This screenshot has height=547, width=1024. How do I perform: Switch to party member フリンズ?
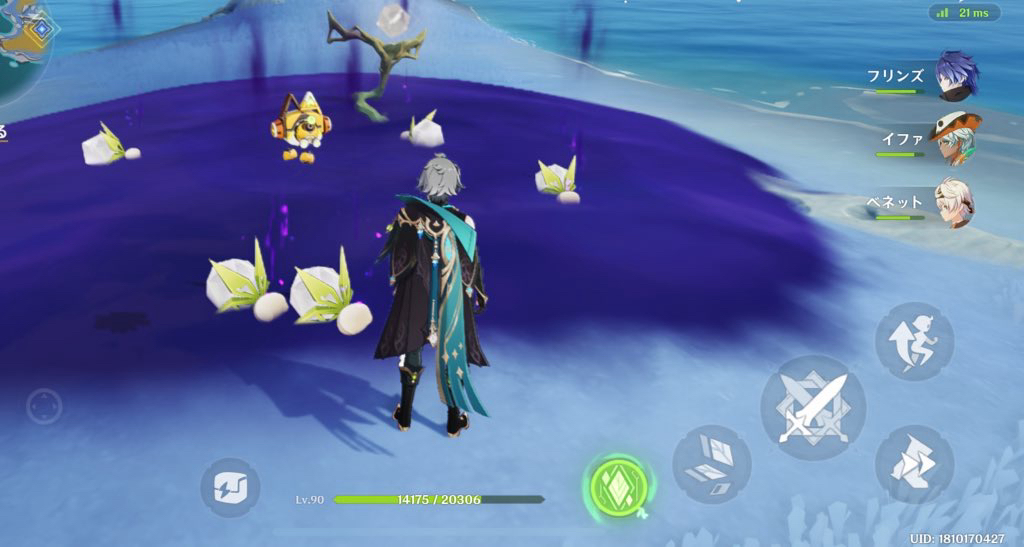point(957,78)
